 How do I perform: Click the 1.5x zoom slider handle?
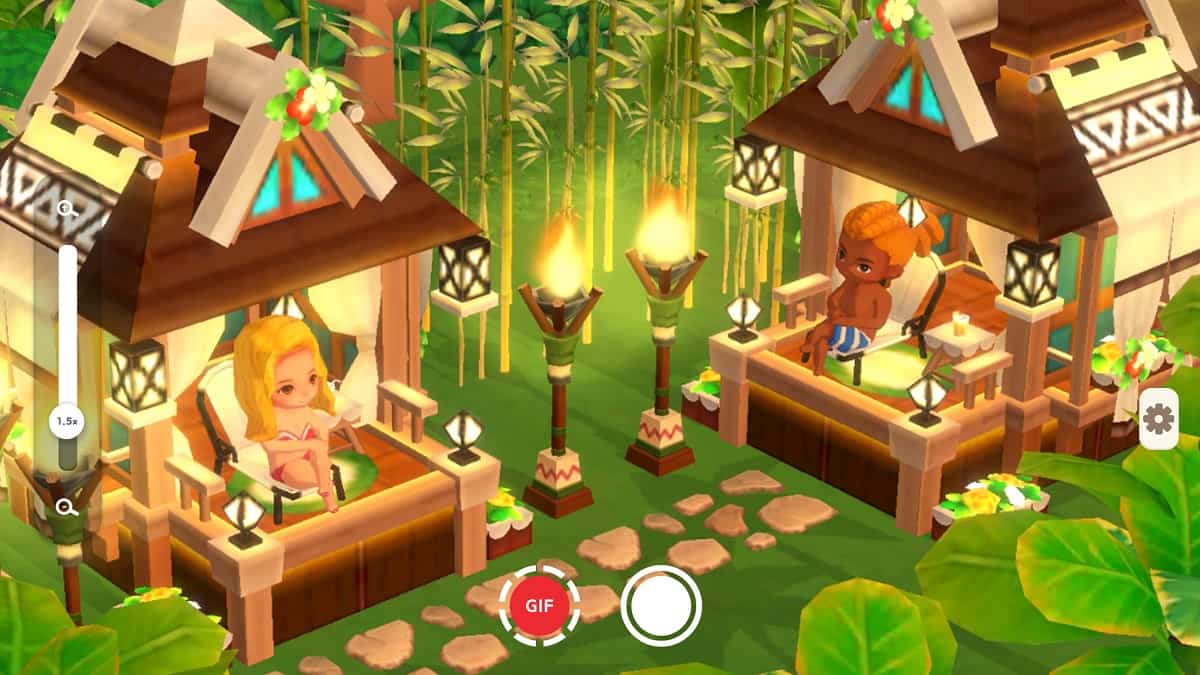[68, 421]
